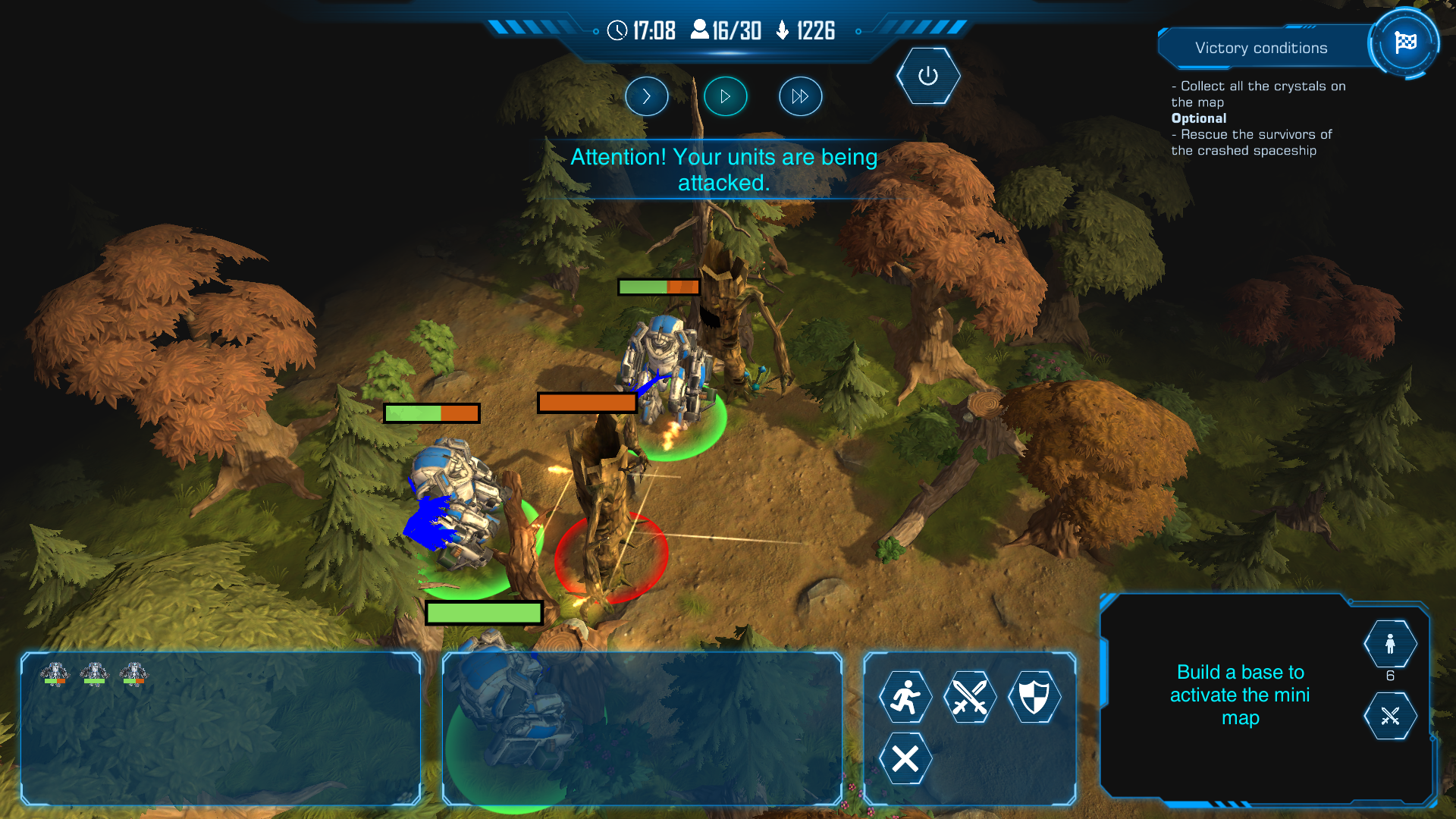Pick the middle unit portrait in selection panel
1456x819 pixels.
[94, 673]
